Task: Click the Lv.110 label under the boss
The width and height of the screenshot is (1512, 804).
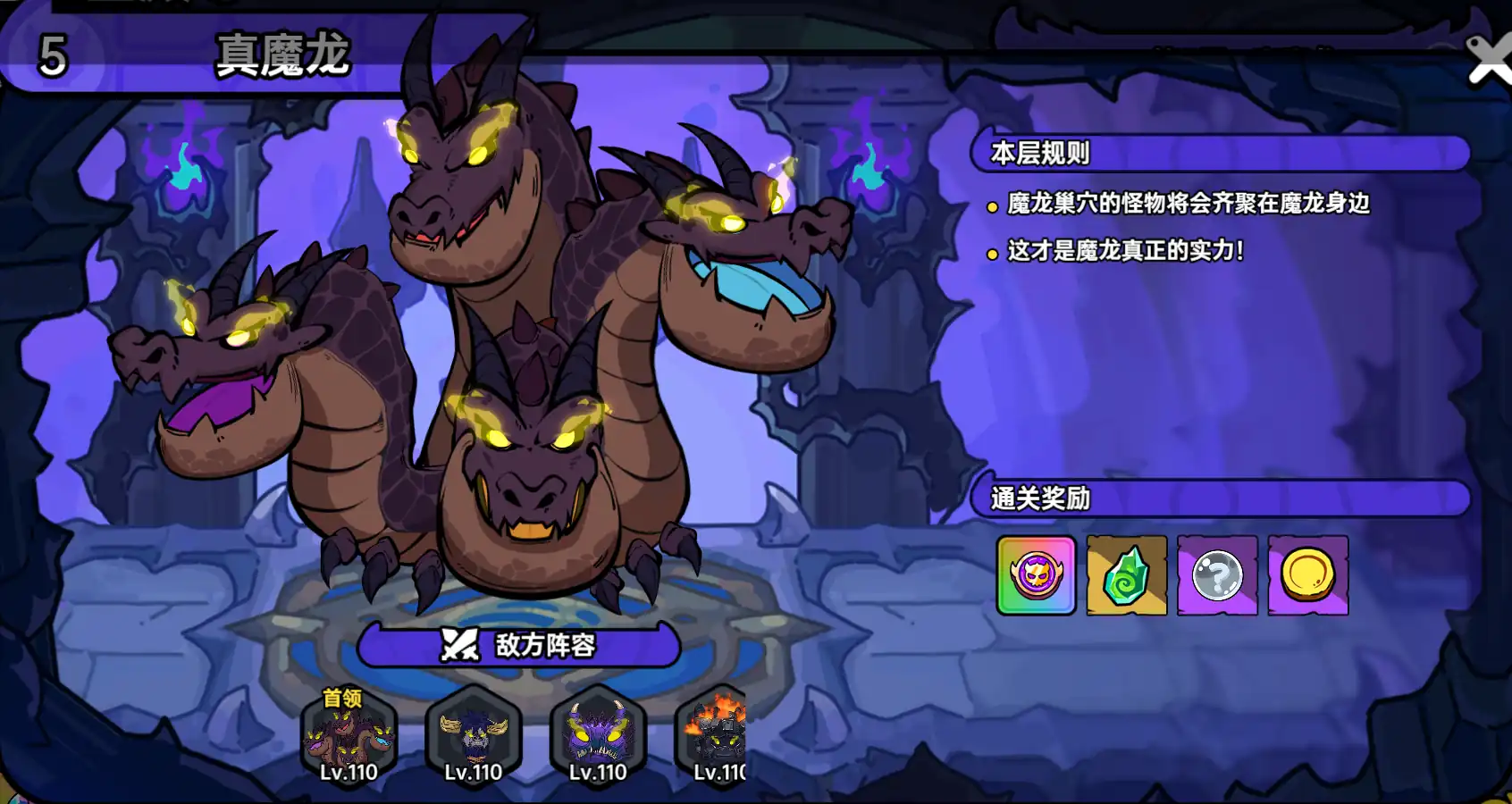Action: point(349,774)
